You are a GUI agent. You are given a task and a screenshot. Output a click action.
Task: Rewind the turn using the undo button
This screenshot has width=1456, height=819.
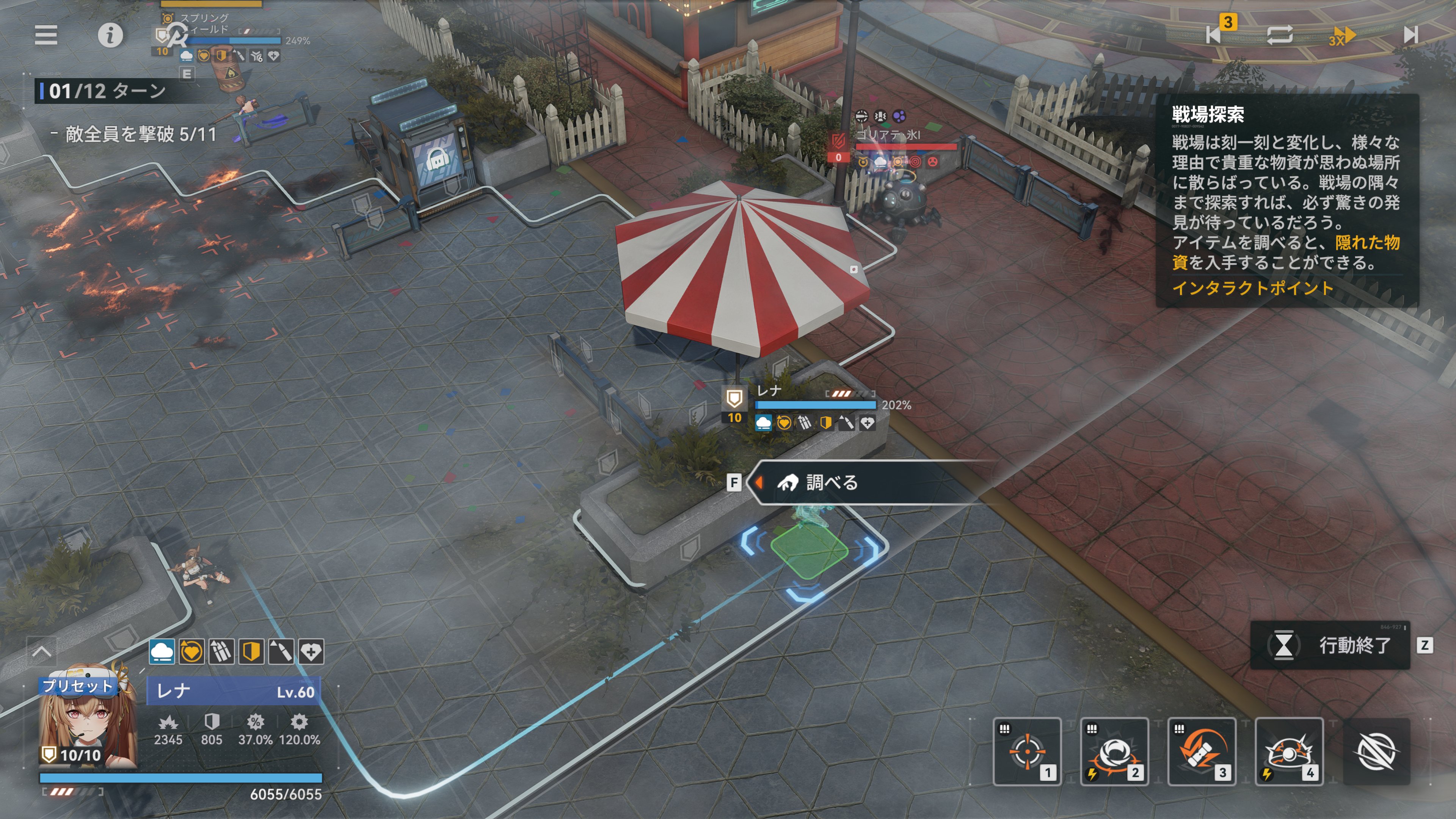(x=1215, y=34)
